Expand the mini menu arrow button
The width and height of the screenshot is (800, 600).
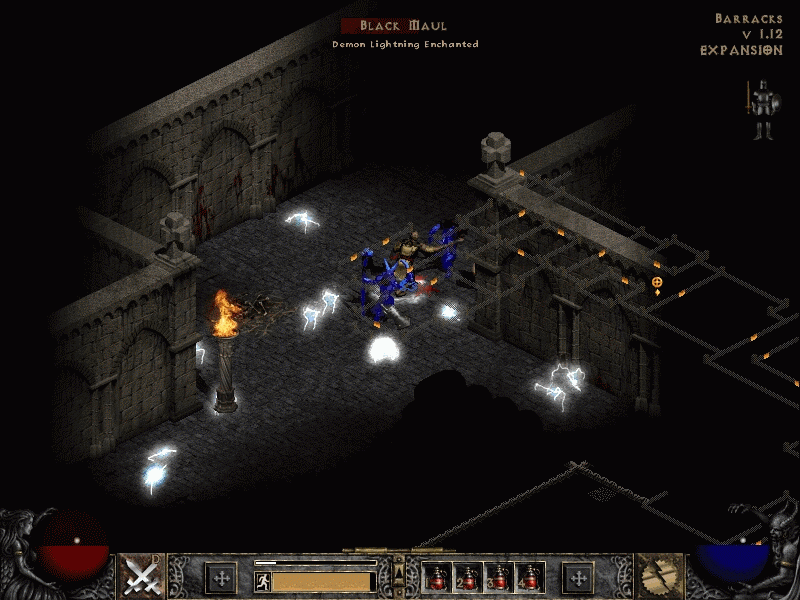point(400,573)
